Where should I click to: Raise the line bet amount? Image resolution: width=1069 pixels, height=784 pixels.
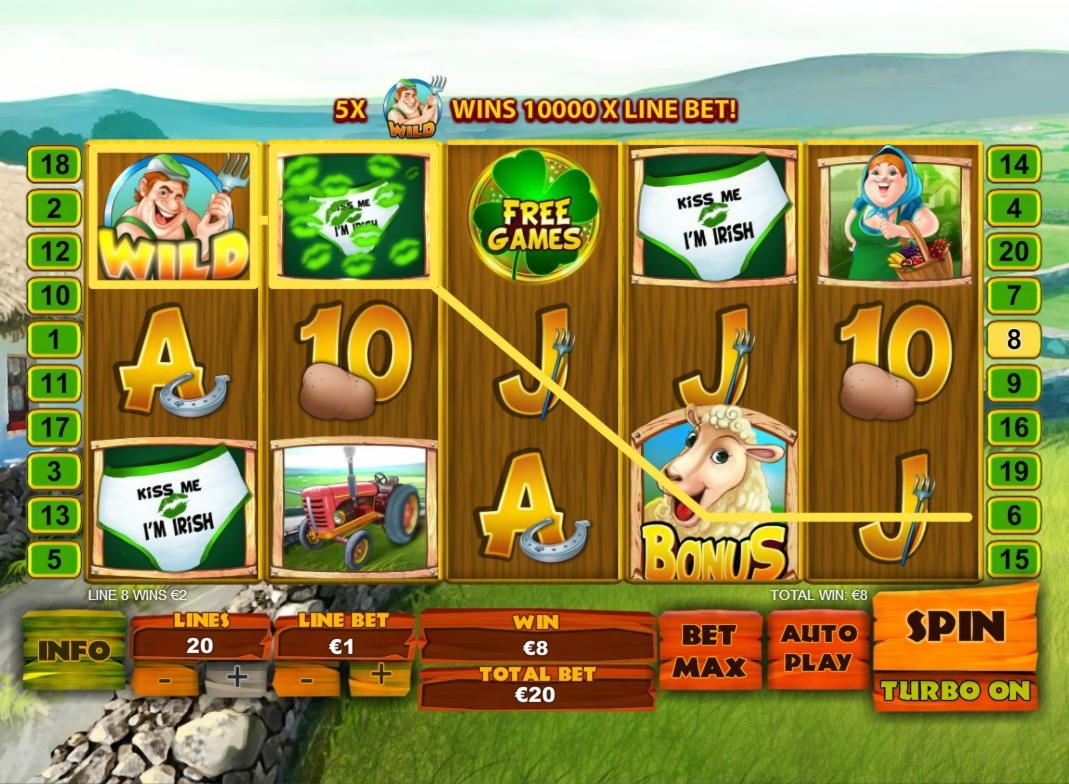(x=380, y=676)
